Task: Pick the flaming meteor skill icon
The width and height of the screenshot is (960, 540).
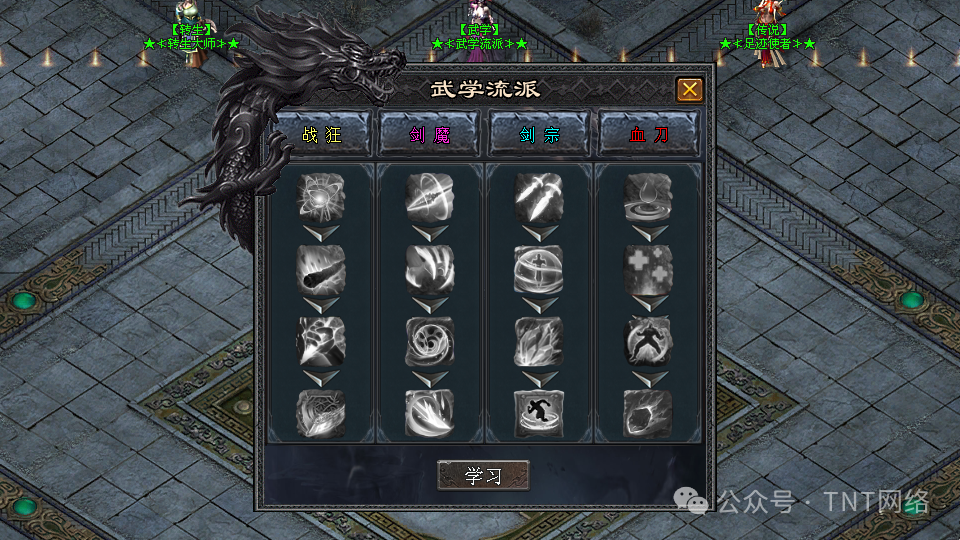Action: [321, 268]
